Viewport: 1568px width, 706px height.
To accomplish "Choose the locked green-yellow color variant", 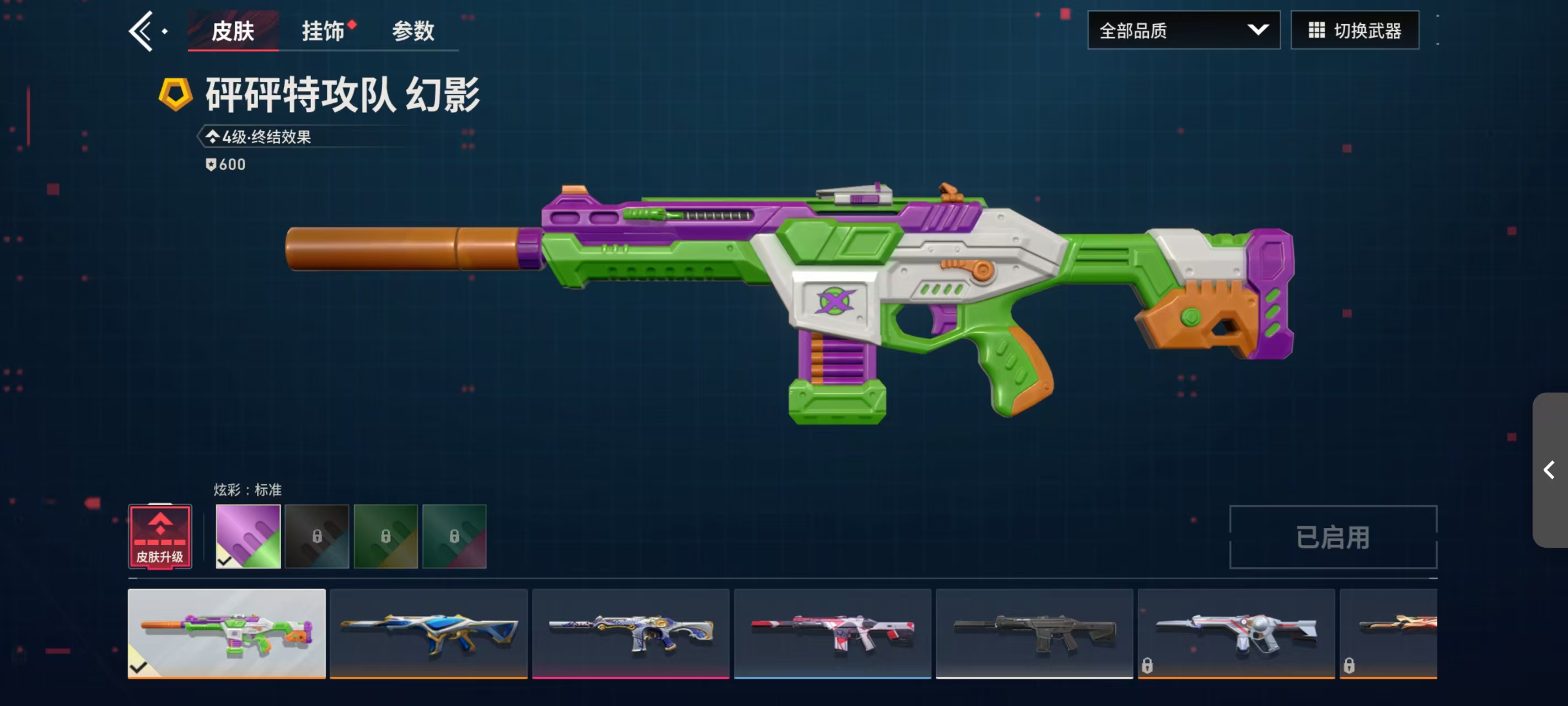I will pos(386,537).
